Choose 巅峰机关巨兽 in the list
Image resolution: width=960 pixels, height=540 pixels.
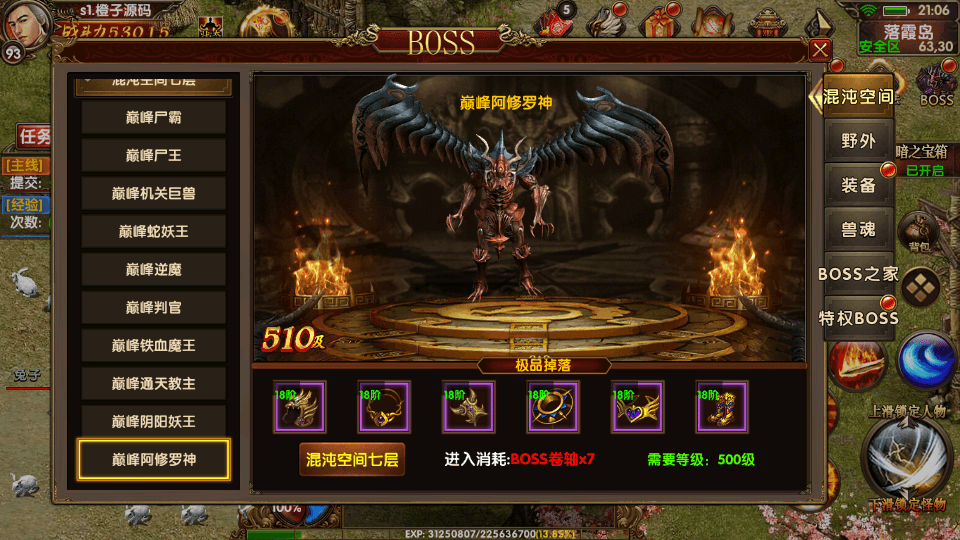coord(154,194)
